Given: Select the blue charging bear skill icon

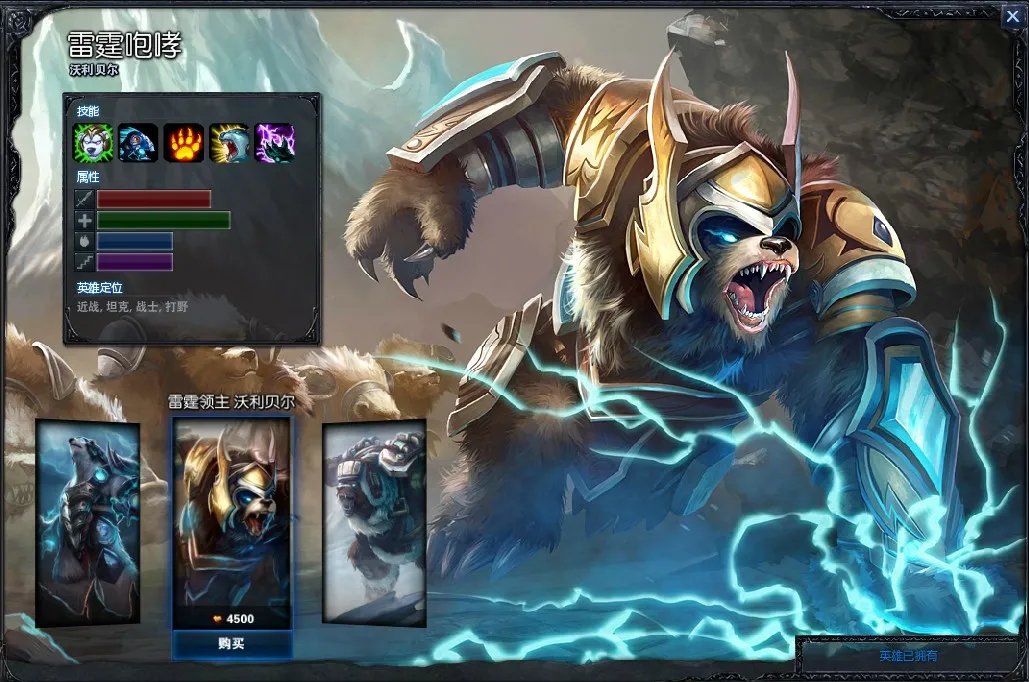Looking at the screenshot, I should point(137,143).
